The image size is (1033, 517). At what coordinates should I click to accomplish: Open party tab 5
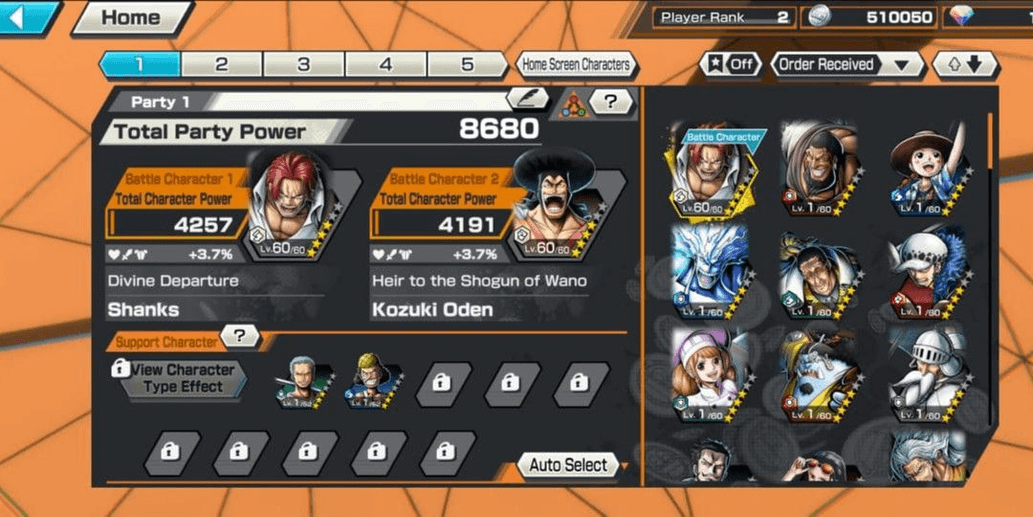coord(467,65)
